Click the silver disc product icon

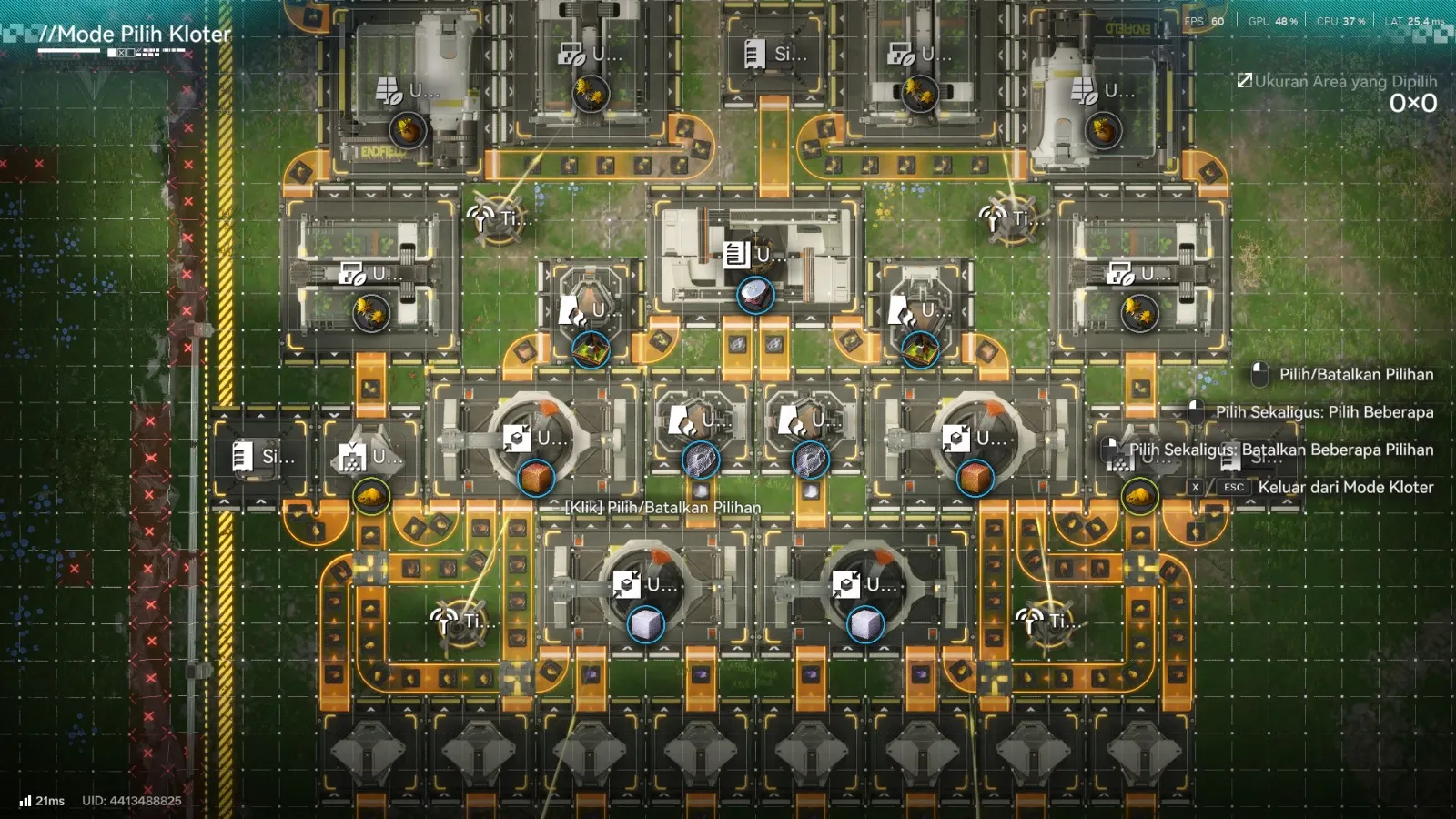tap(754, 295)
